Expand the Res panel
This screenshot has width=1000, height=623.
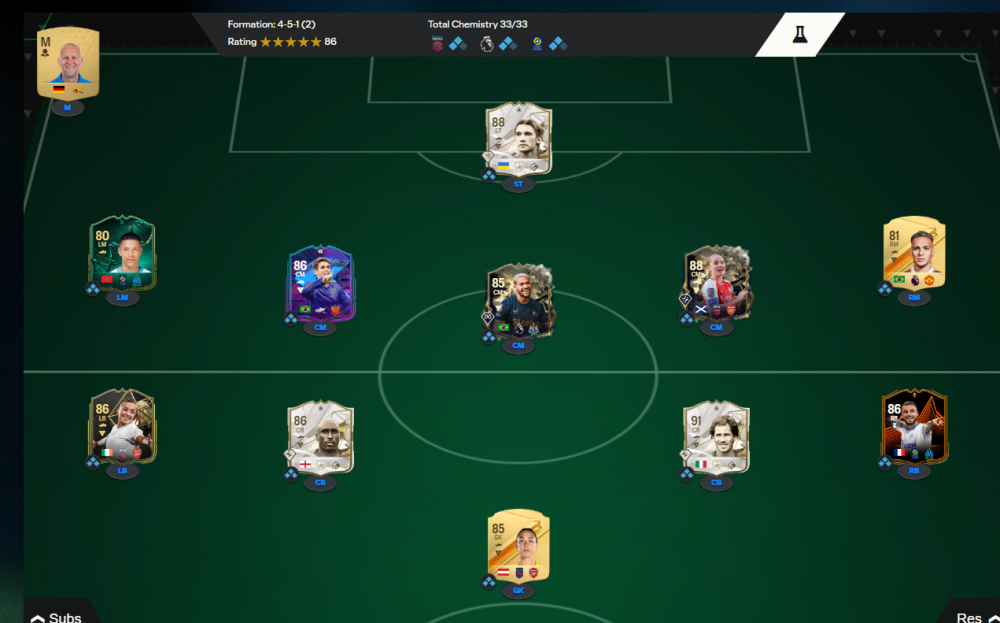(972, 617)
